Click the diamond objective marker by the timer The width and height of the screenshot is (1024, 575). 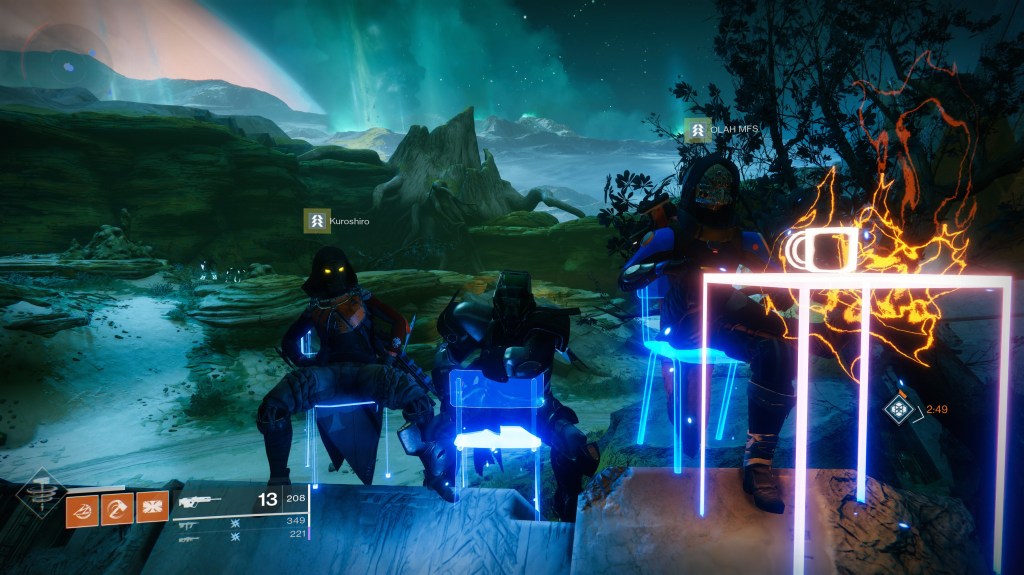(x=899, y=409)
